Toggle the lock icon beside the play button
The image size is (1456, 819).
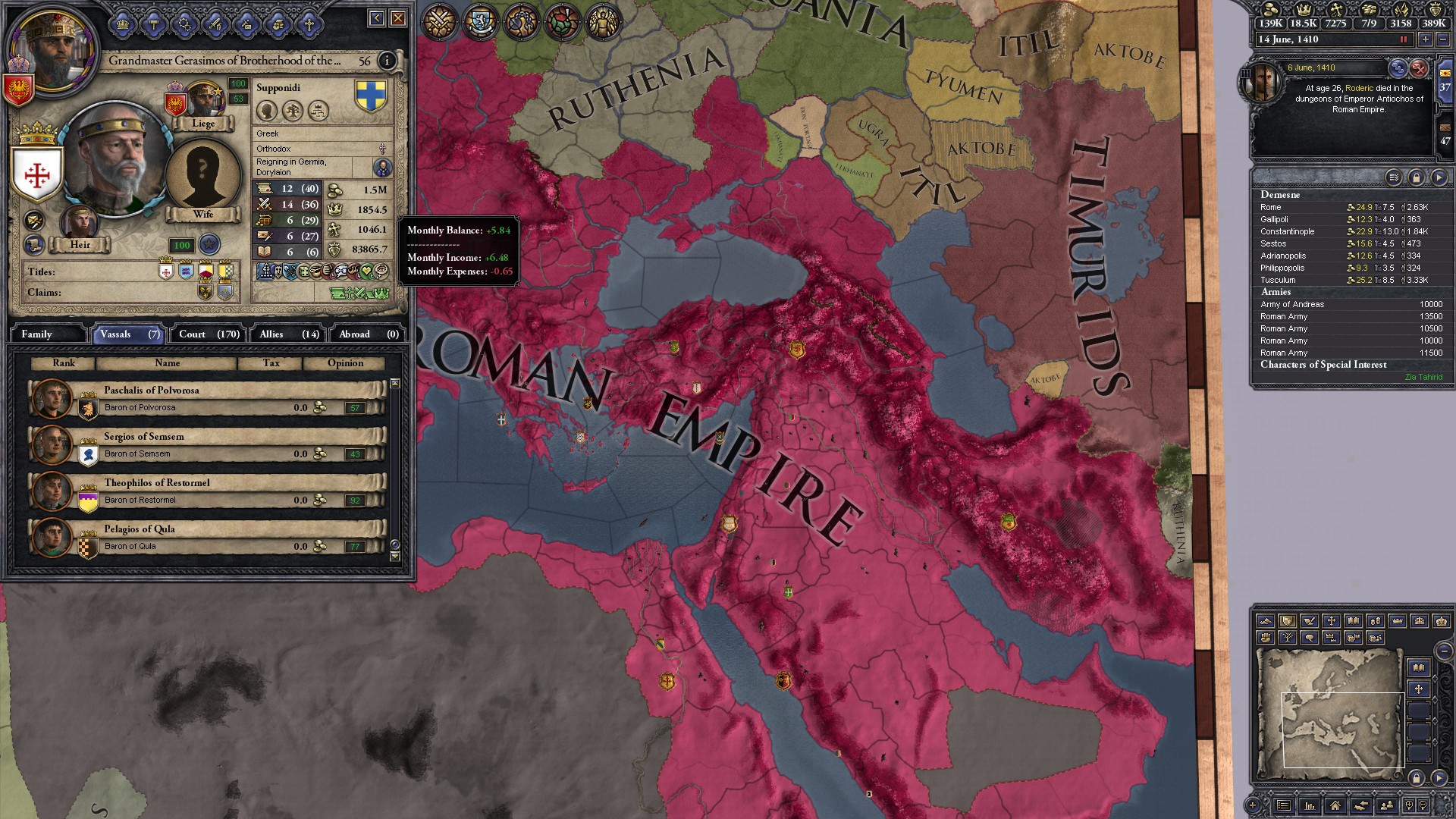click(1416, 177)
